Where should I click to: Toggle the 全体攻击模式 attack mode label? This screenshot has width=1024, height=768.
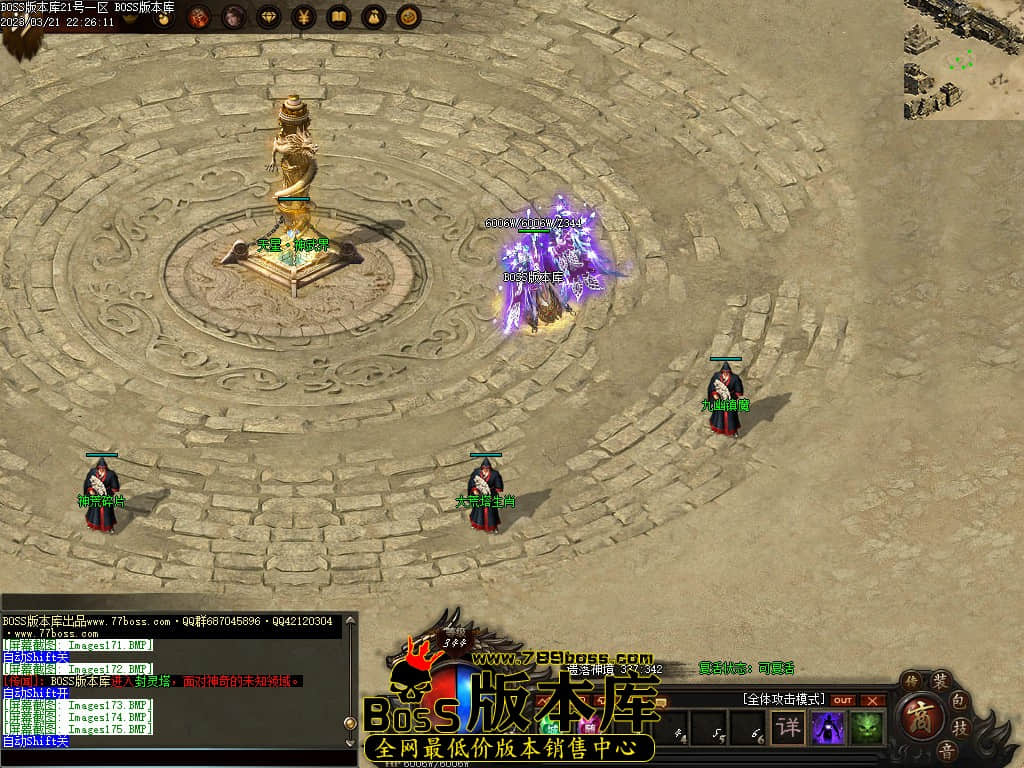pos(783,699)
